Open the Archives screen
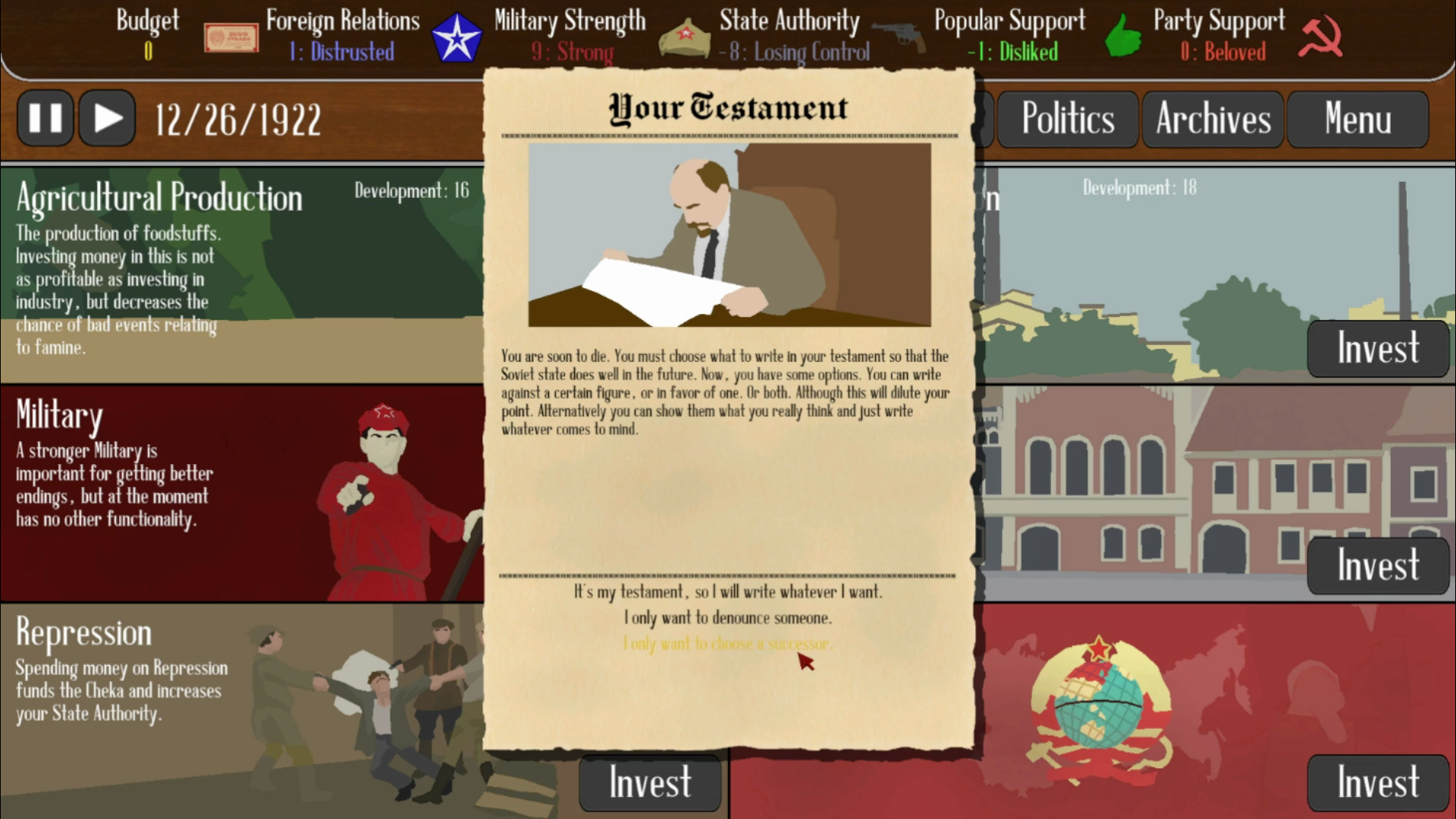This screenshot has height=819, width=1456. [1212, 118]
